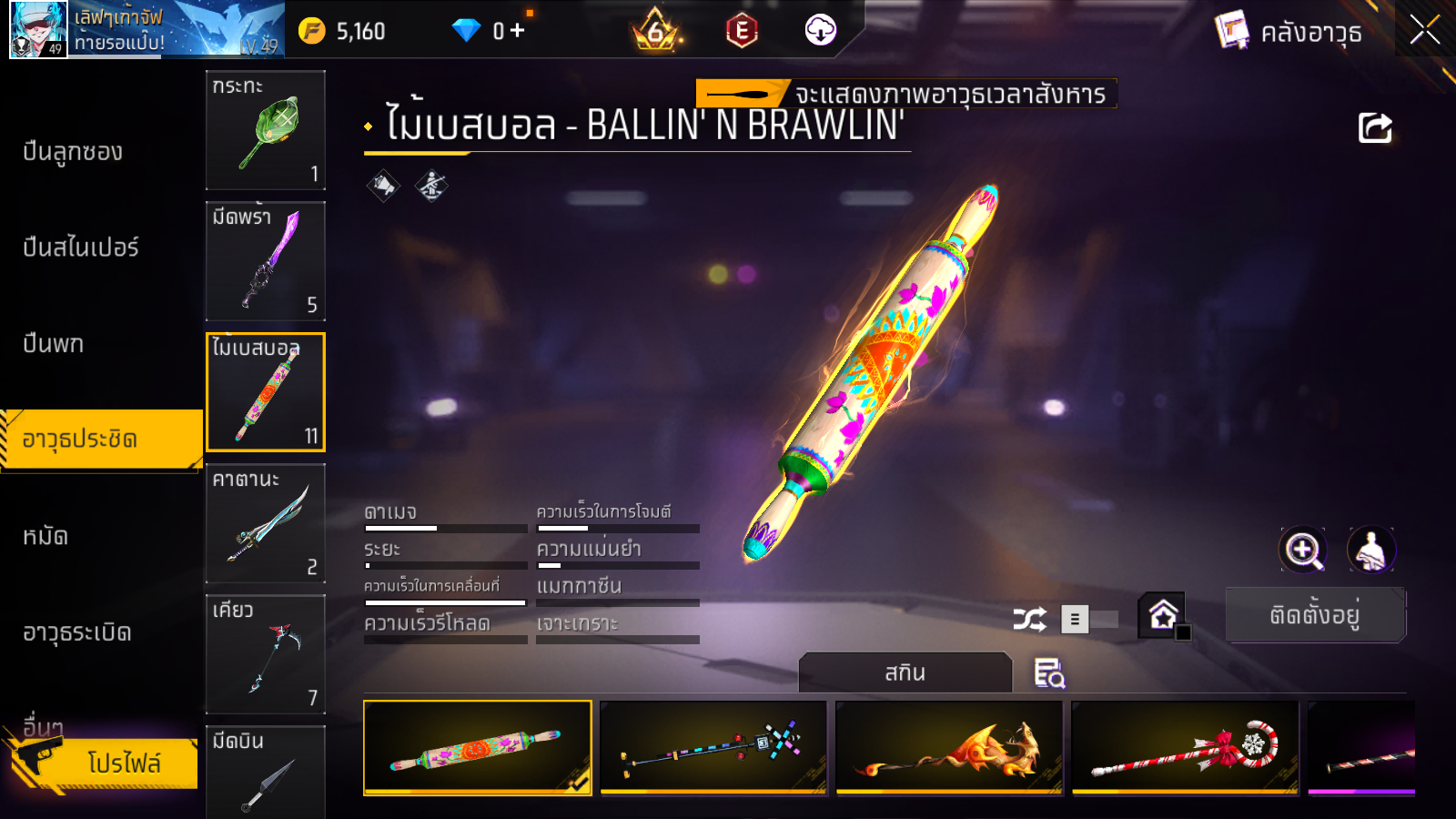Open the หมัด fist category
The width and height of the screenshot is (1456, 819).
point(45,536)
